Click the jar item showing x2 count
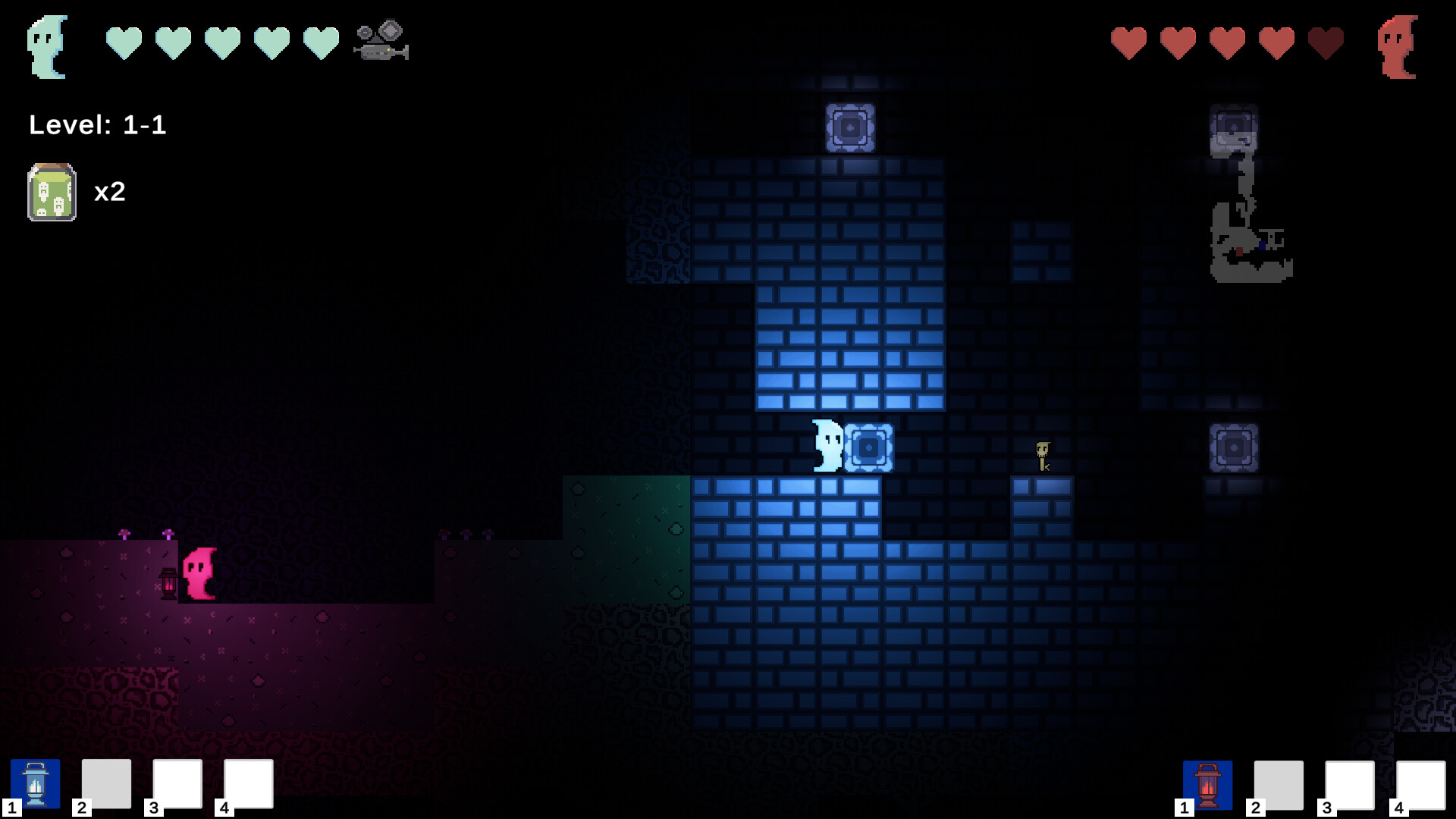 [x=52, y=193]
